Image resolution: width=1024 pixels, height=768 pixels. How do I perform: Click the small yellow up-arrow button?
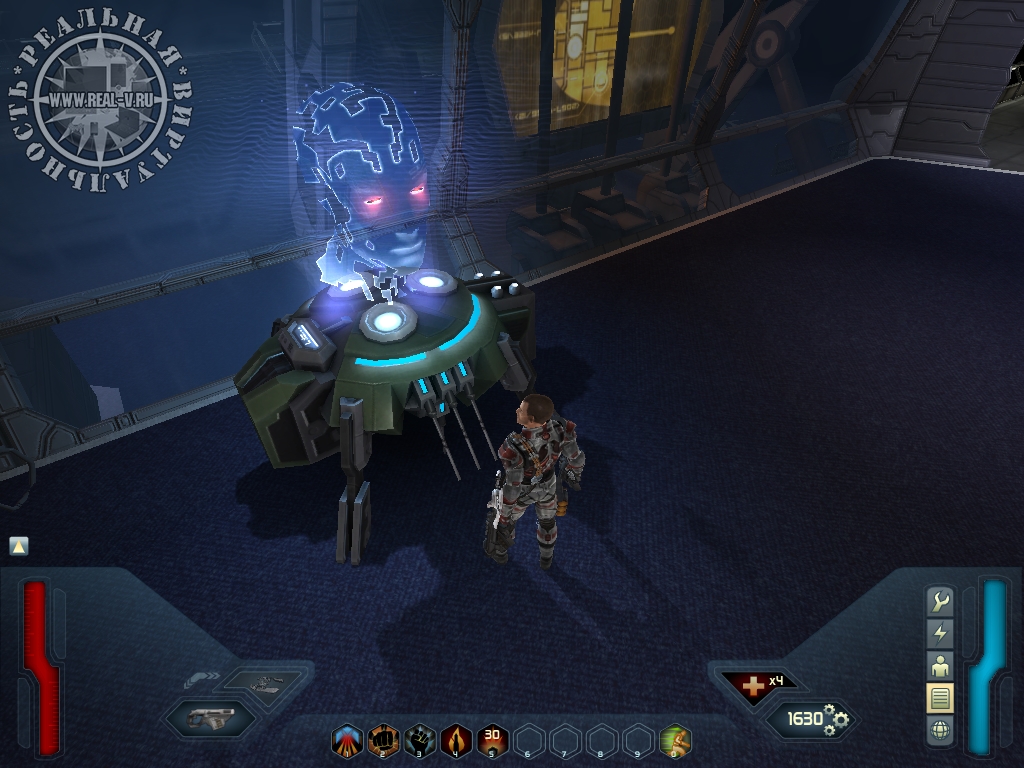click(x=18, y=545)
